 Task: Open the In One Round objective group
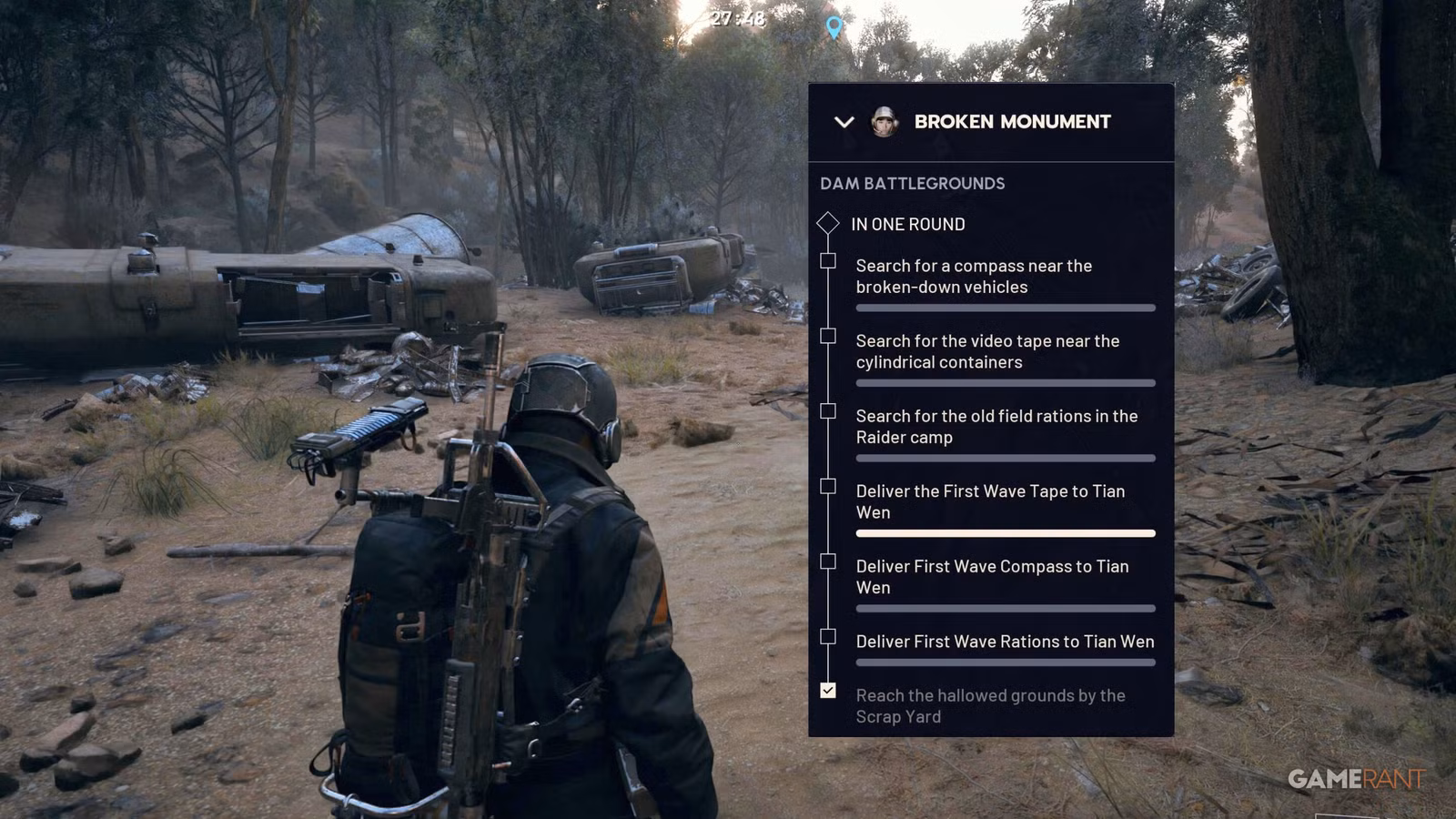point(906,224)
